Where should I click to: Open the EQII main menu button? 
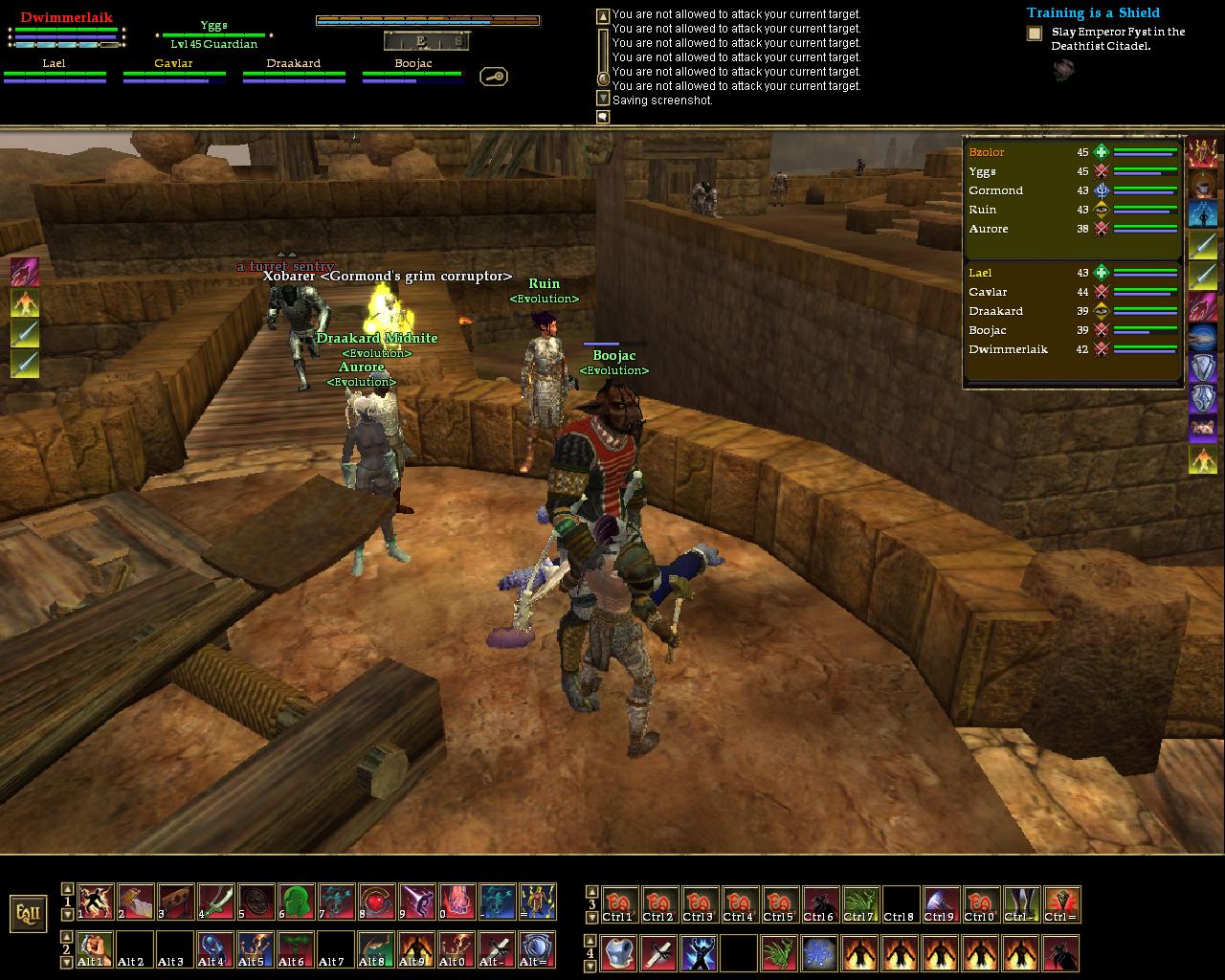[x=29, y=913]
